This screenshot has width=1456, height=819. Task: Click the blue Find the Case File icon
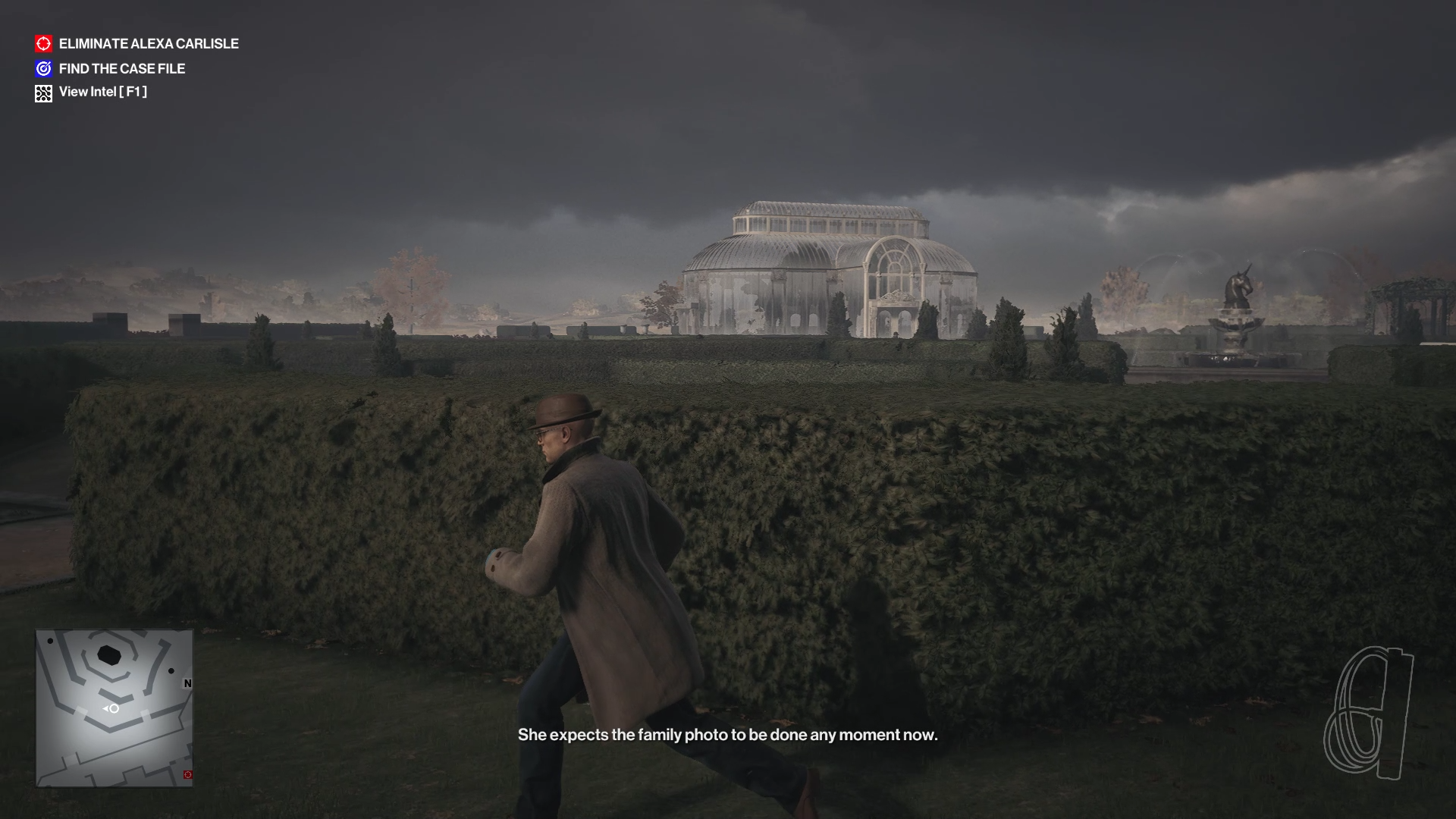pos(43,68)
